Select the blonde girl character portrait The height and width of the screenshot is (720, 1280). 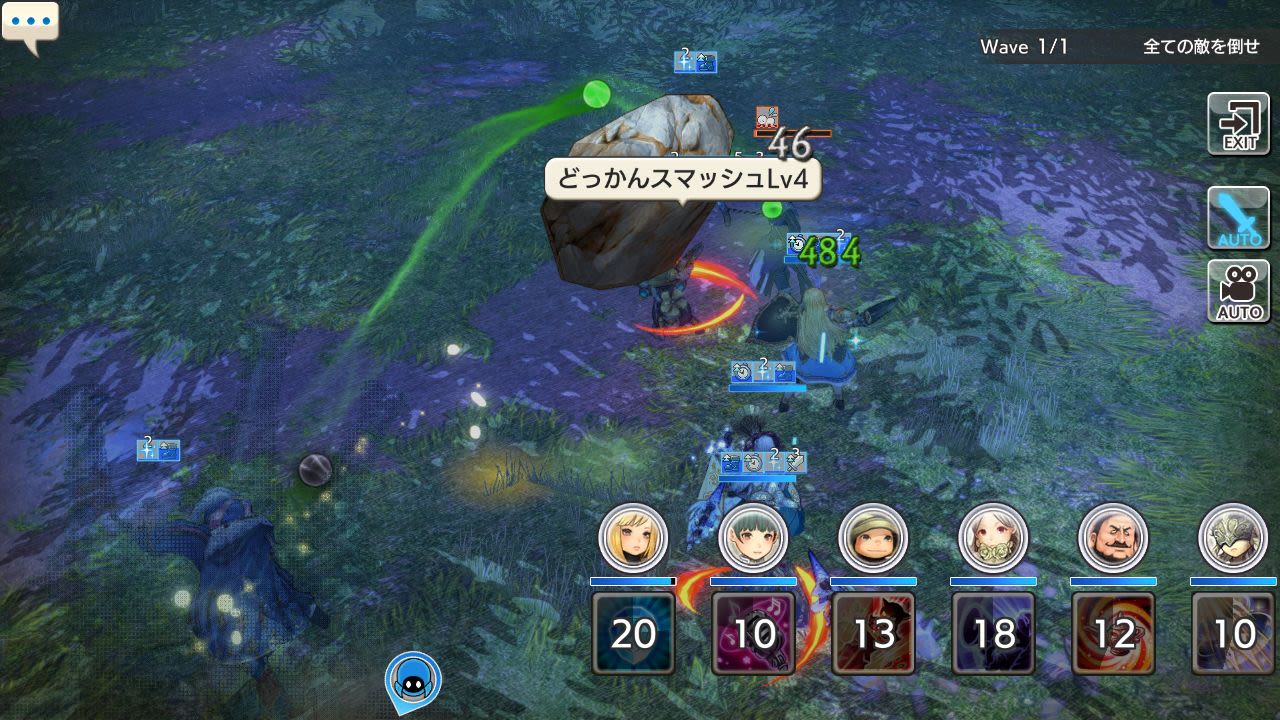tap(633, 538)
